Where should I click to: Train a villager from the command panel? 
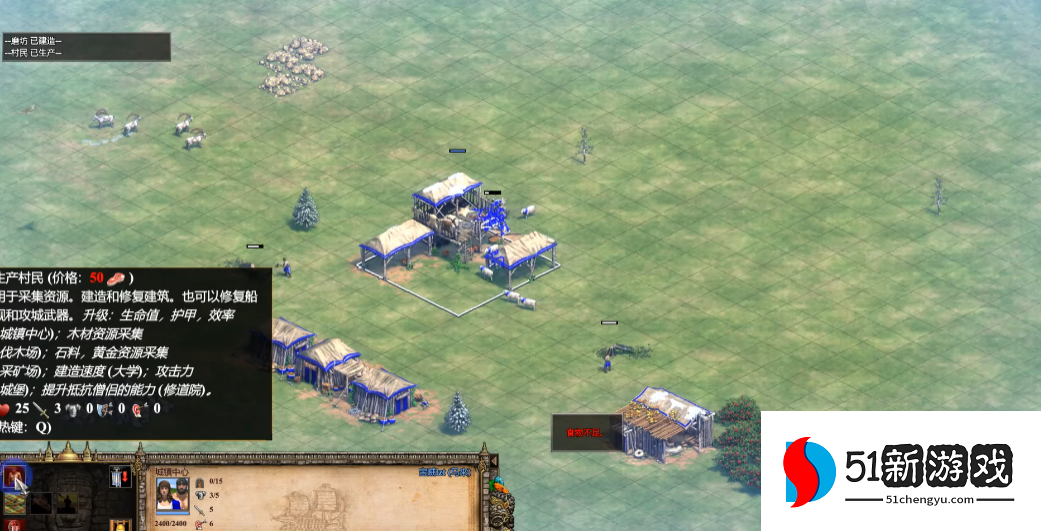14,476
